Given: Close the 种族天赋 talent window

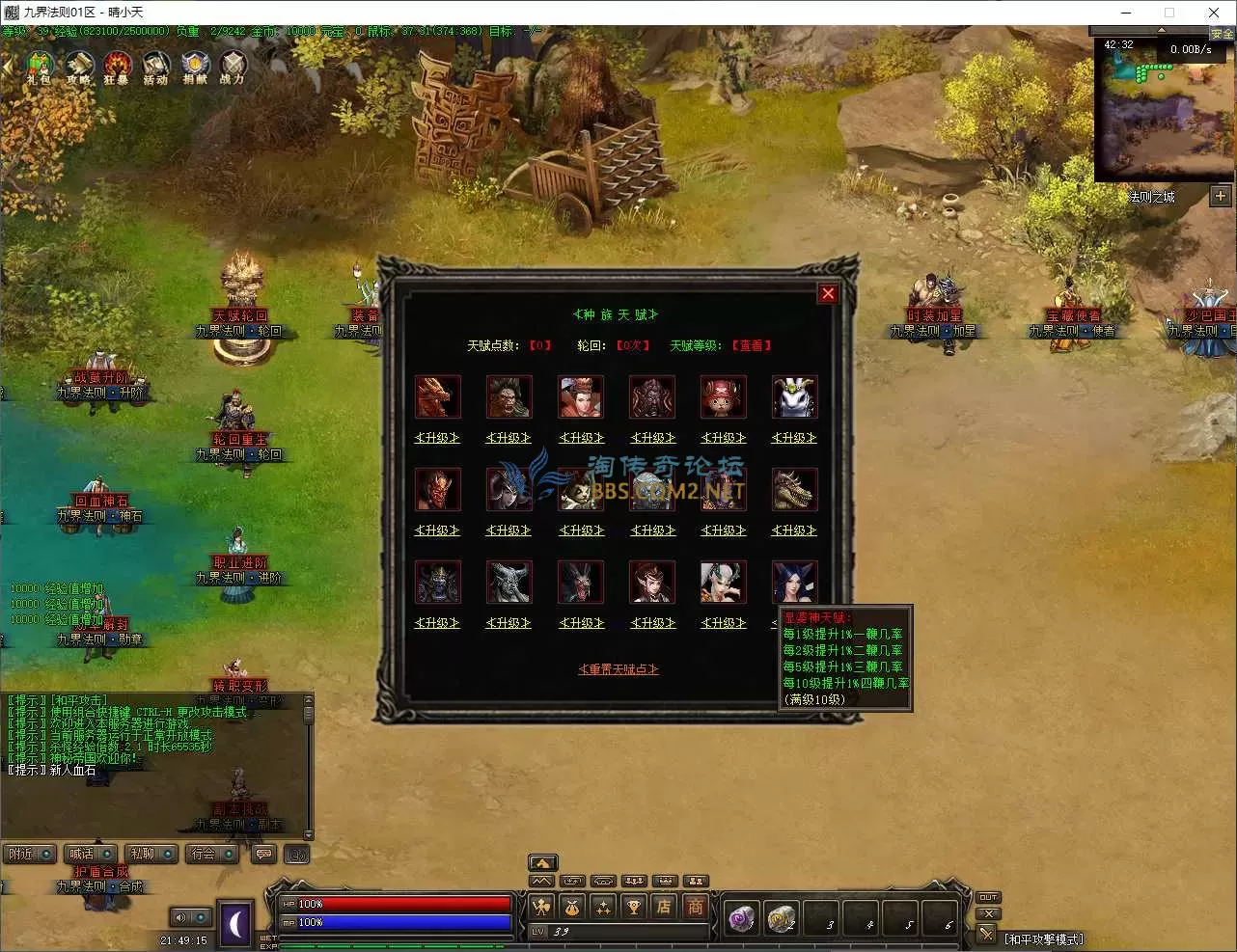Looking at the screenshot, I should click(827, 294).
